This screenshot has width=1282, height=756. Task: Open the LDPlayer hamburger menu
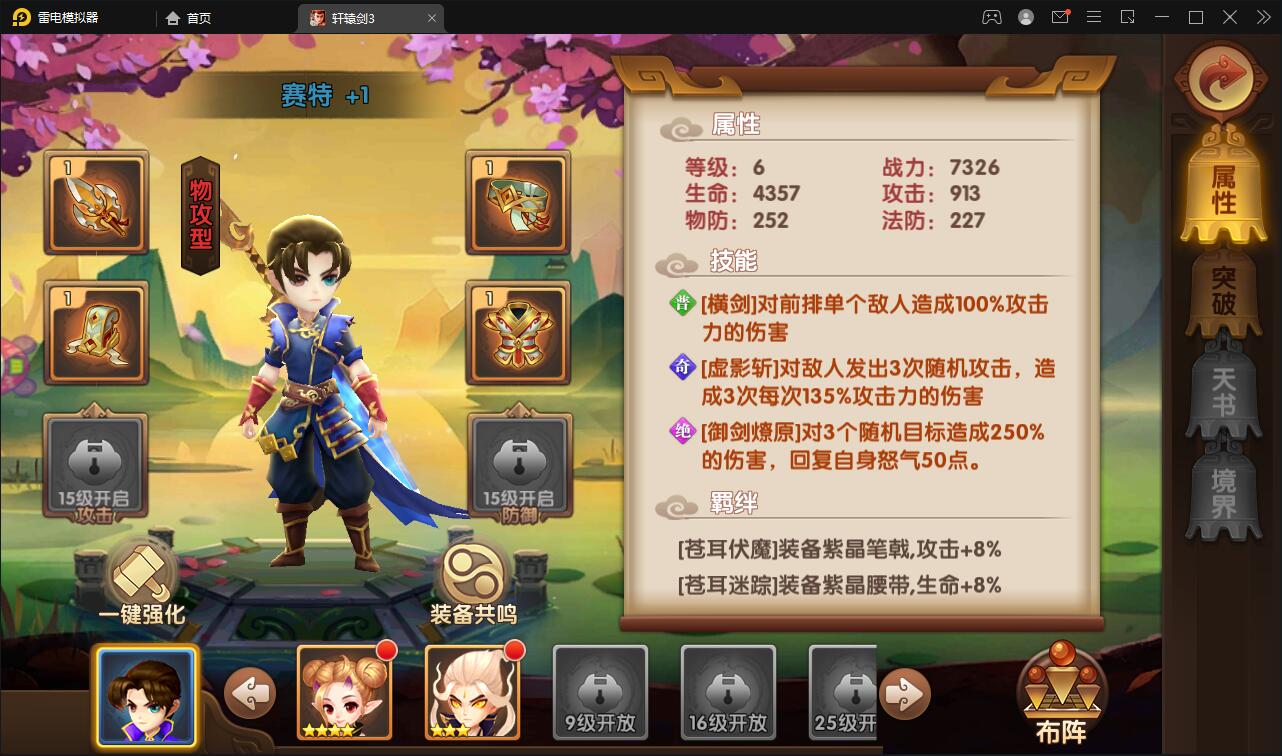coord(1094,17)
